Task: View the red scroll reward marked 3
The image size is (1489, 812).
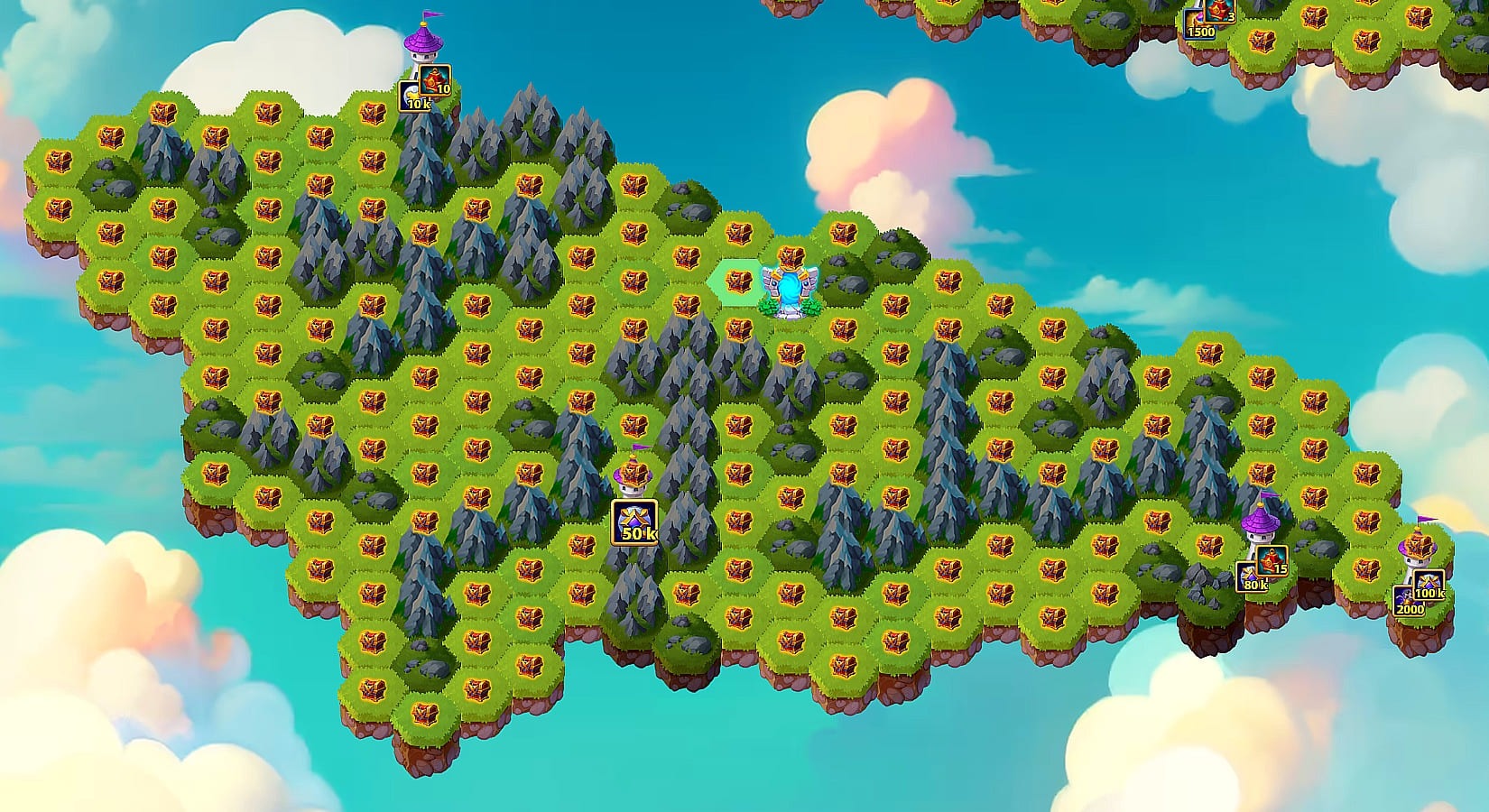Action: [x=1220, y=11]
